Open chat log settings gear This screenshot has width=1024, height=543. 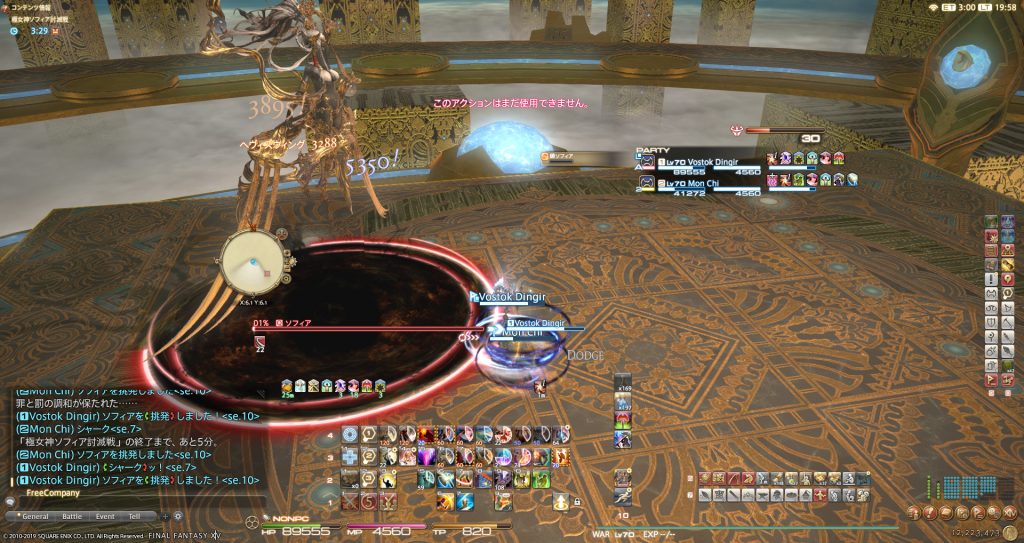coord(178,516)
